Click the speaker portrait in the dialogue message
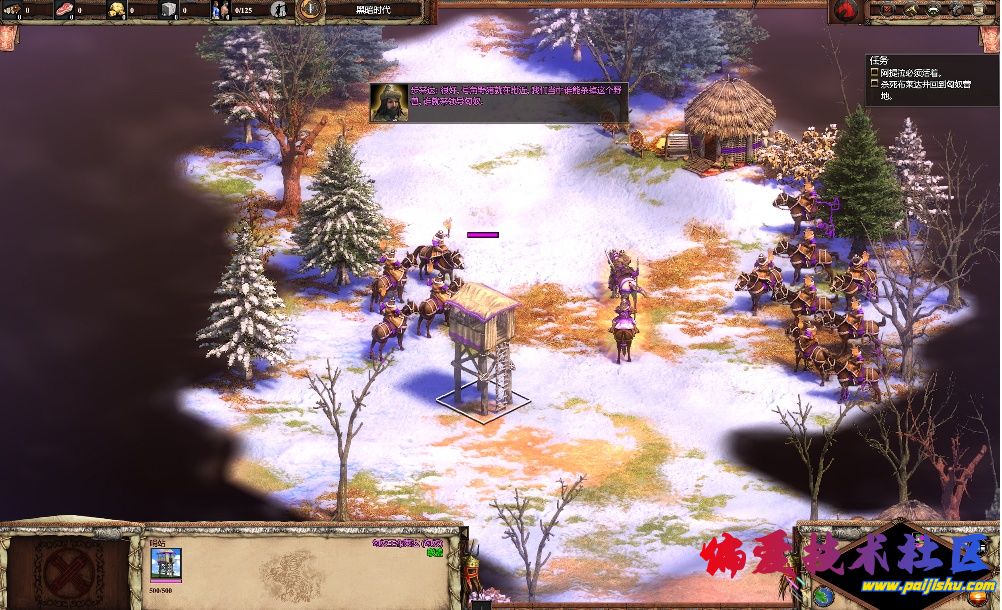The height and width of the screenshot is (610, 1002). pyautogui.click(x=386, y=102)
